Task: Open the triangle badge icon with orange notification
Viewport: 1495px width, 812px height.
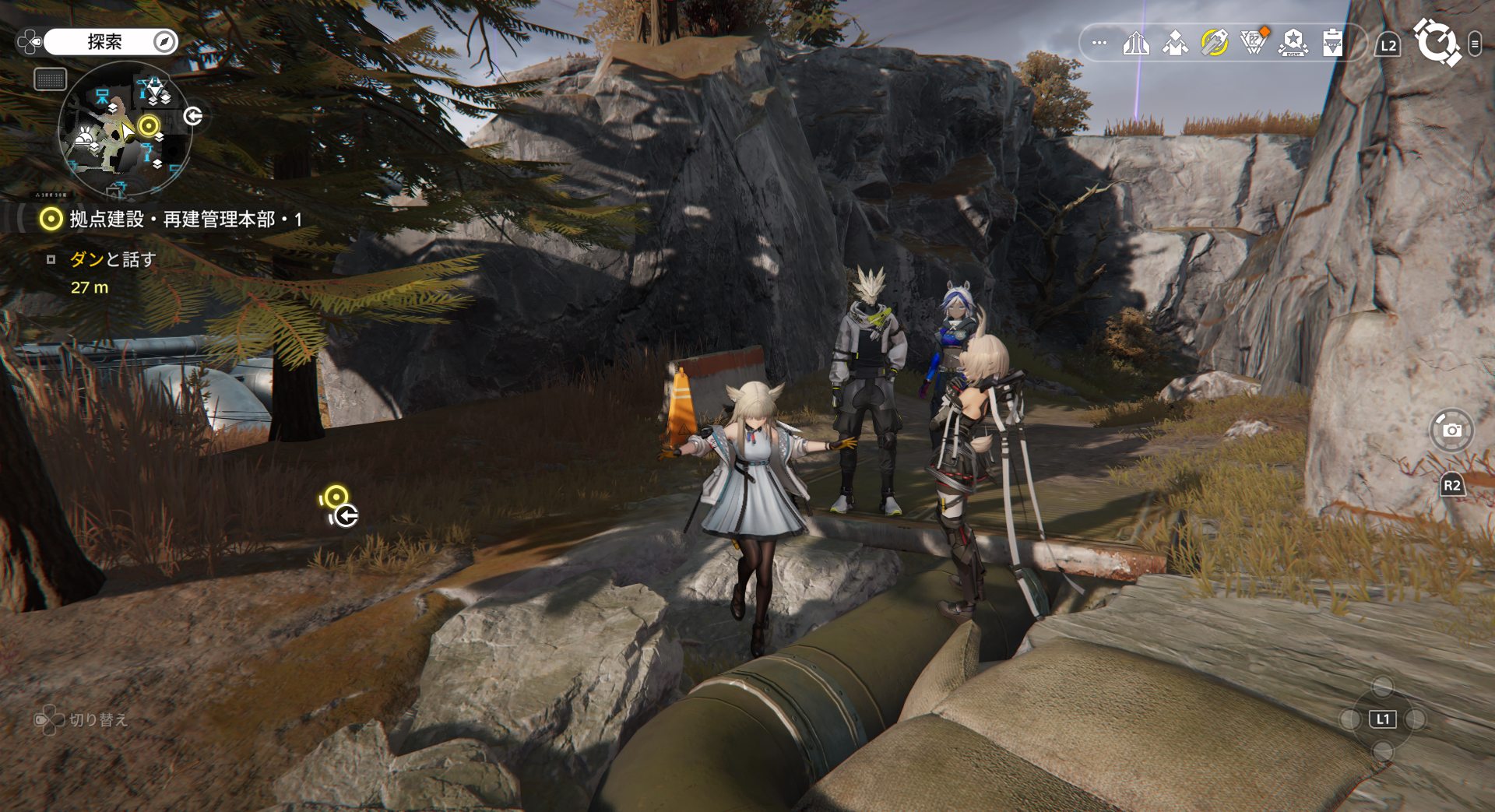Action: (x=1254, y=43)
